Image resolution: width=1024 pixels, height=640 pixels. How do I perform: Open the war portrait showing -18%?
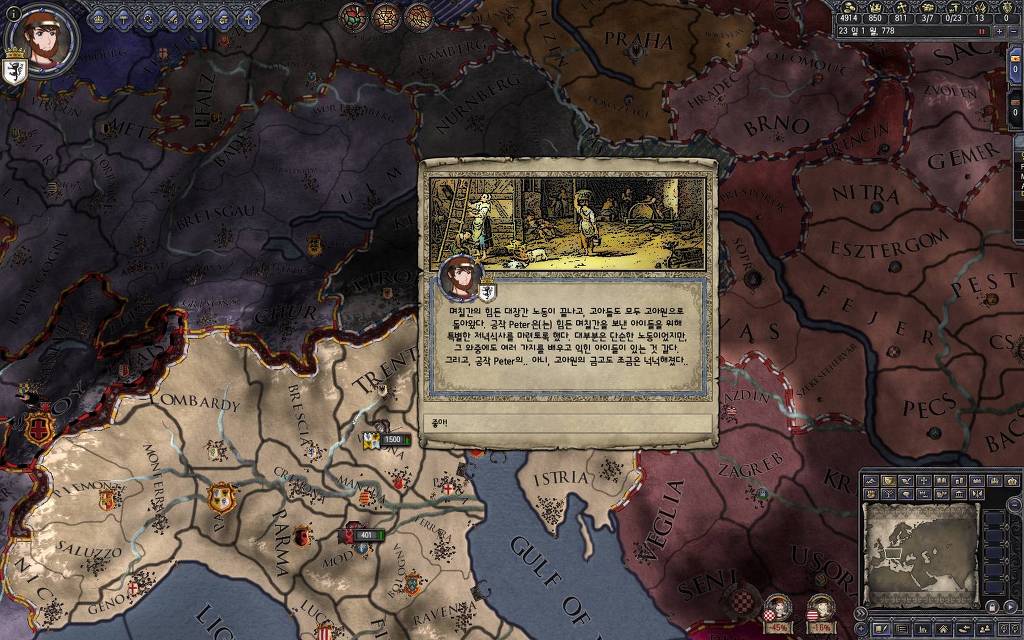[x=820, y=610]
